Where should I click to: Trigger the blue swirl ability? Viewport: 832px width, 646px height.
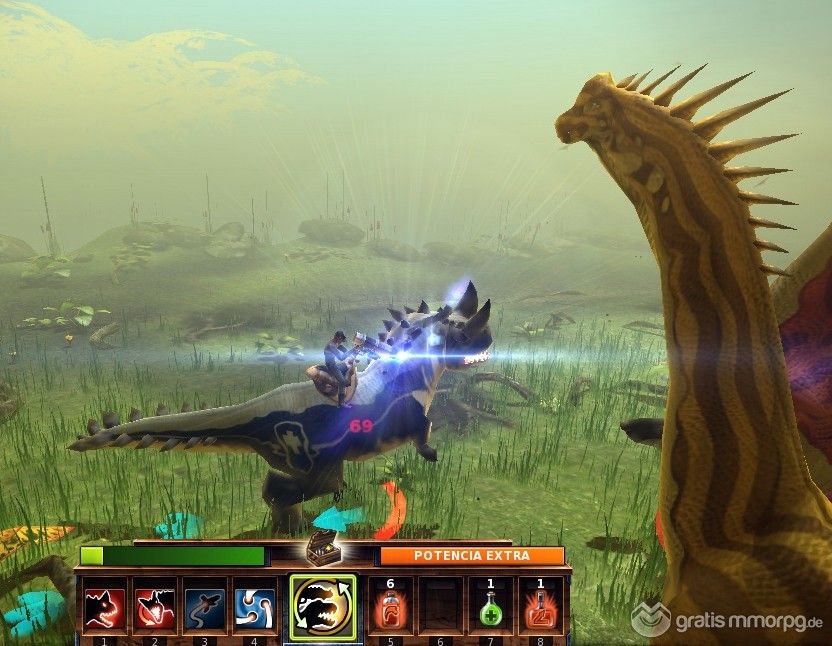(x=254, y=606)
